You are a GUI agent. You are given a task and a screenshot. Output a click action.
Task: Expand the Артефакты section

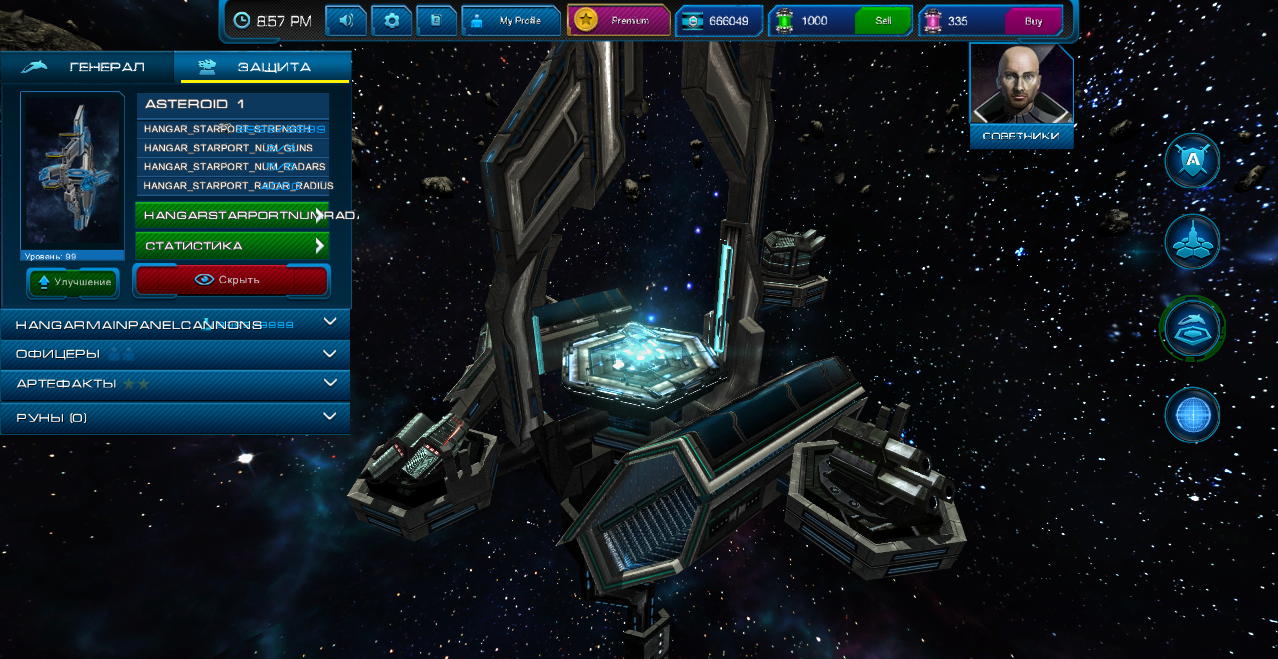tap(175, 383)
